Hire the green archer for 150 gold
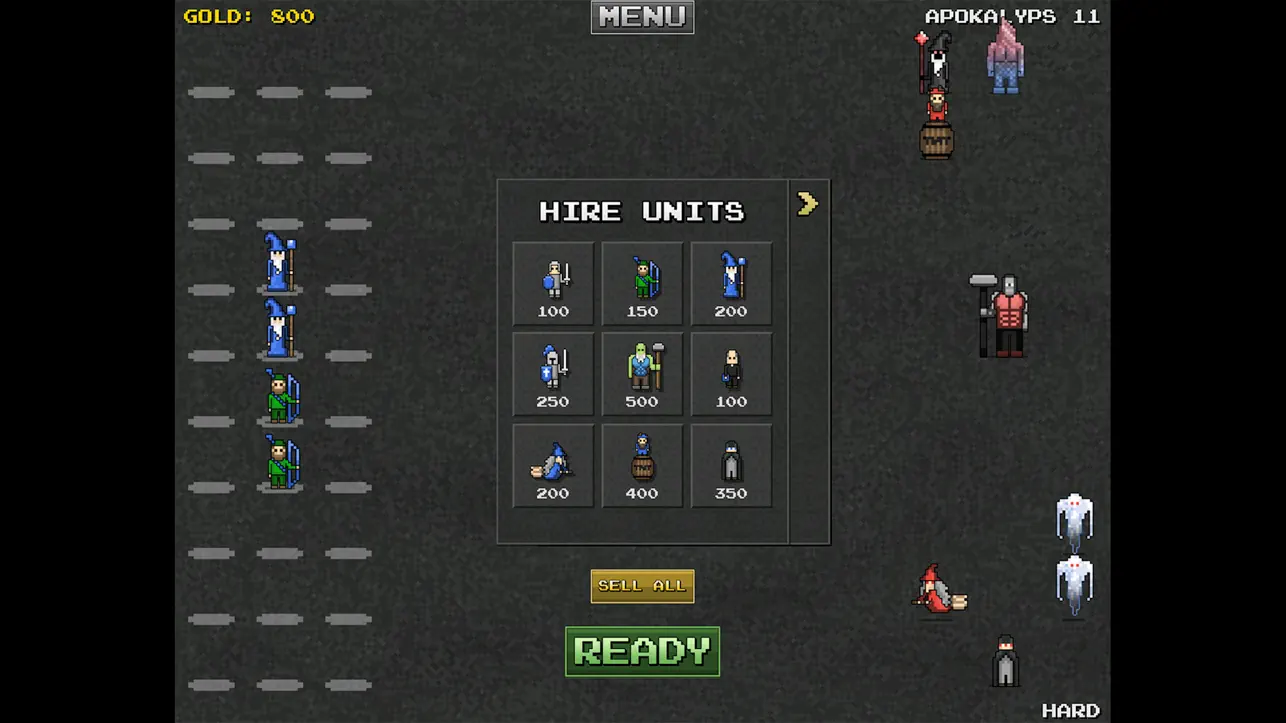1286x723 pixels. [x=642, y=283]
